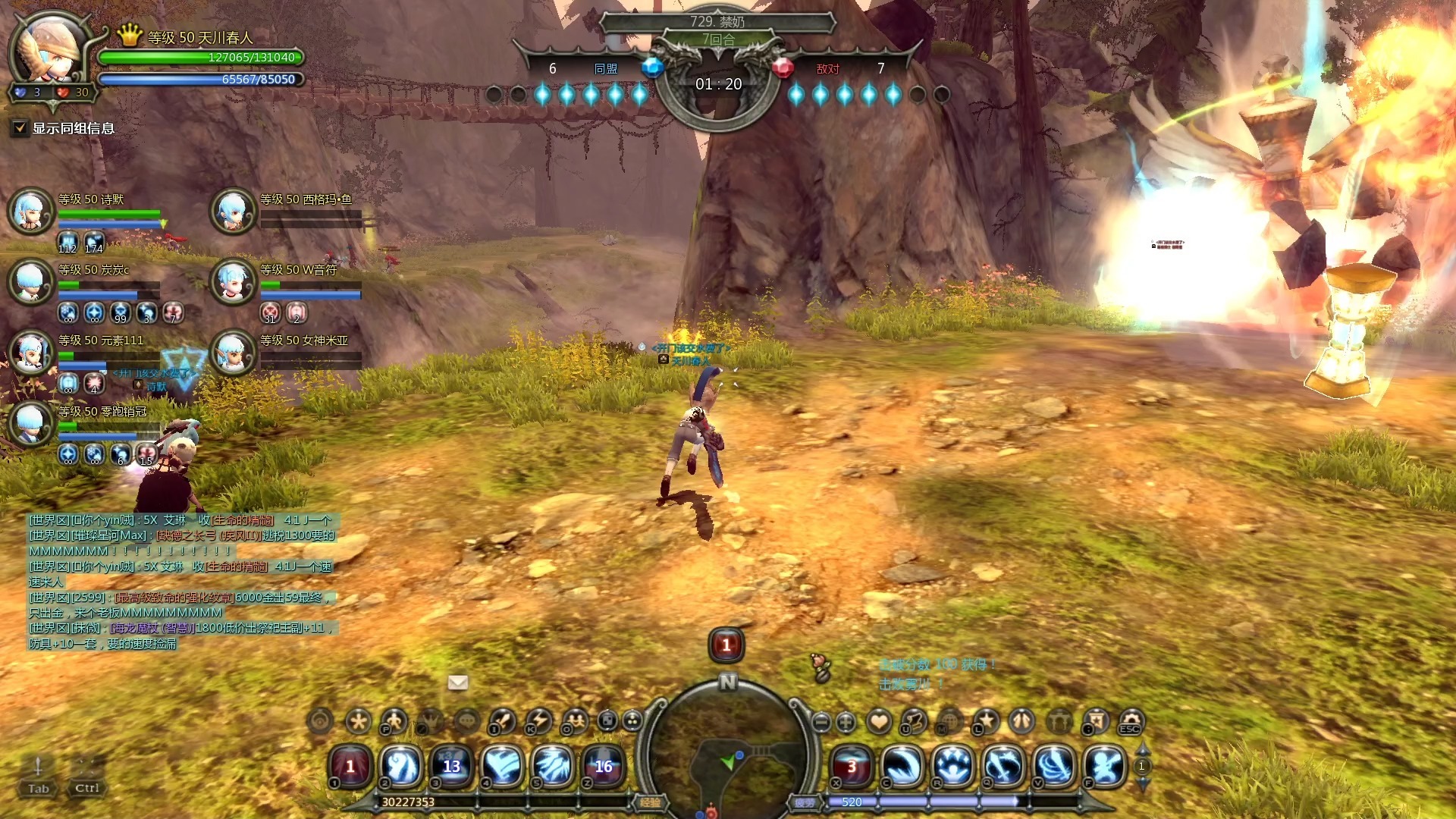Screen dimensions: 1456x819
Task: Switch hotbar page with the up arrow
Action: pos(1142,750)
